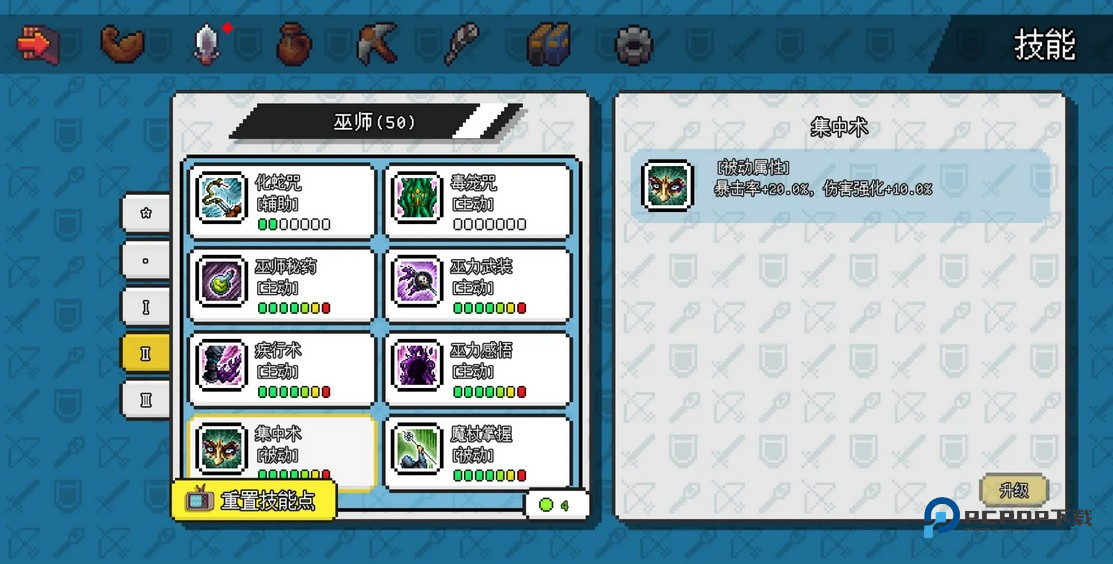Click the red exit arrow icon
The image size is (1113, 564).
(x=38, y=44)
